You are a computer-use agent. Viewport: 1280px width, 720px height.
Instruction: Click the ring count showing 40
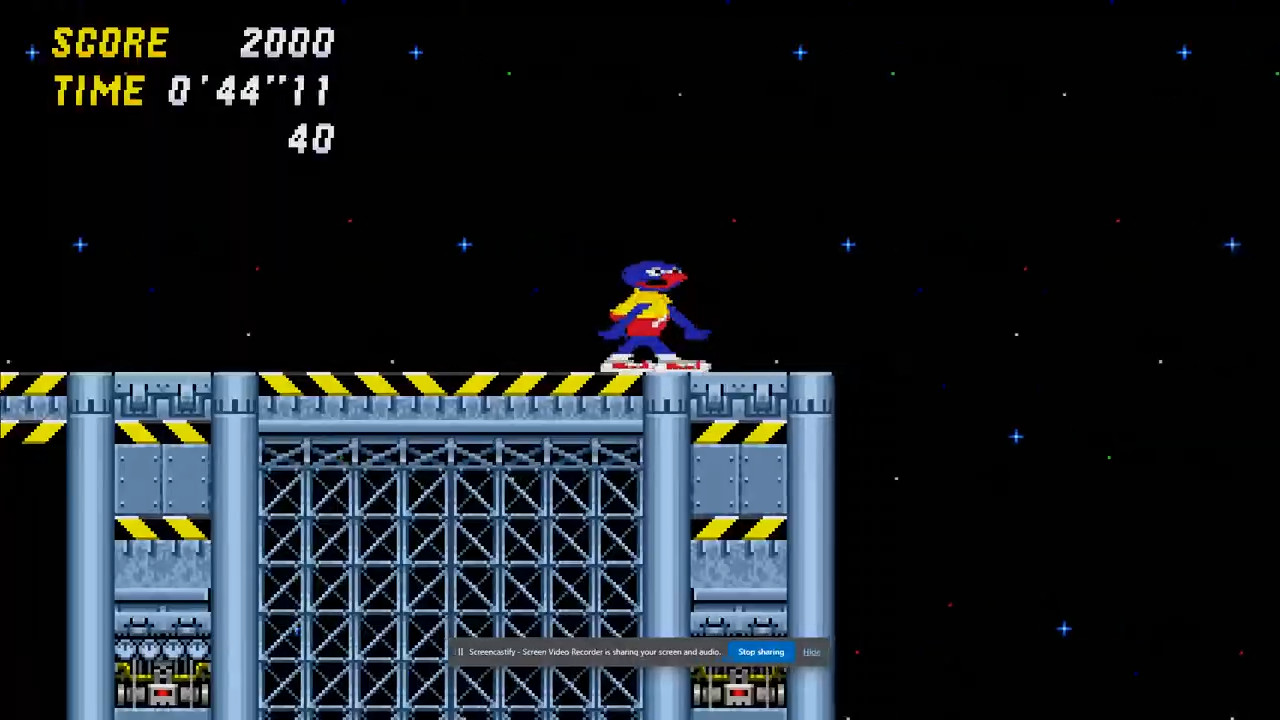311,139
